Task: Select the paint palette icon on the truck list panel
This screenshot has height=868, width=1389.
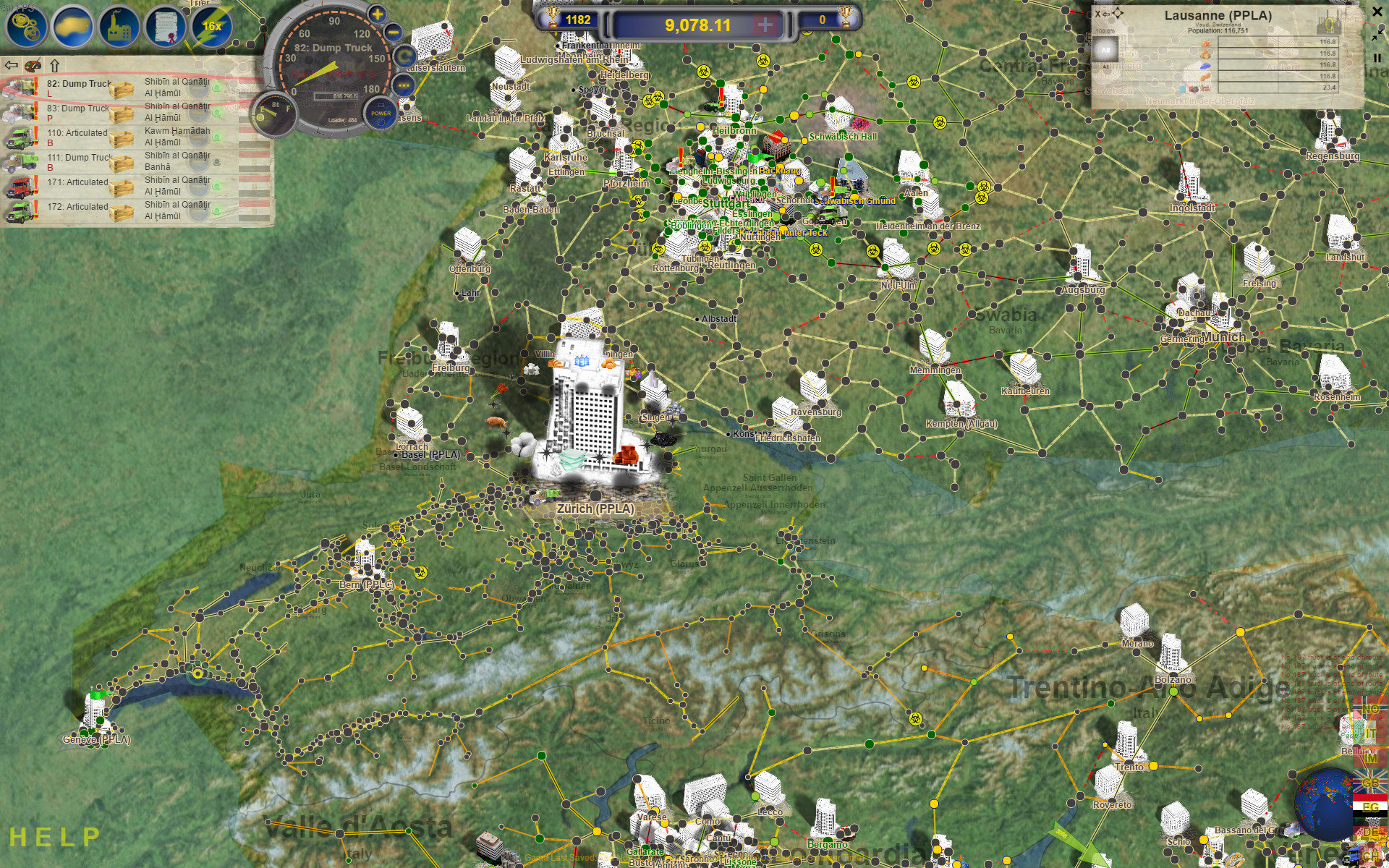Action: point(32,66)
